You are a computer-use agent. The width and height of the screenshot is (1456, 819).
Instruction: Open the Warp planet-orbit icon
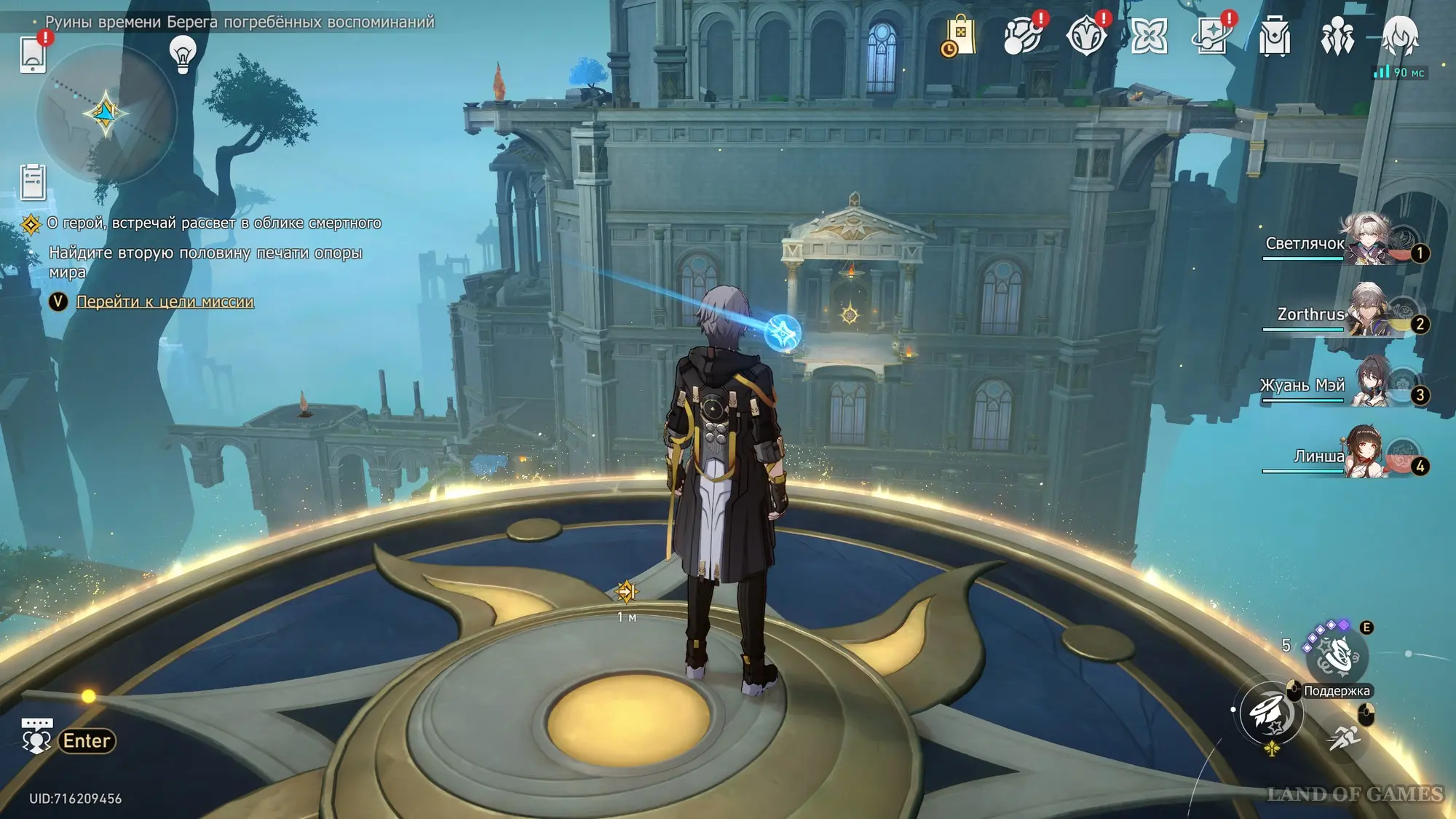[x=1022, y=36]
